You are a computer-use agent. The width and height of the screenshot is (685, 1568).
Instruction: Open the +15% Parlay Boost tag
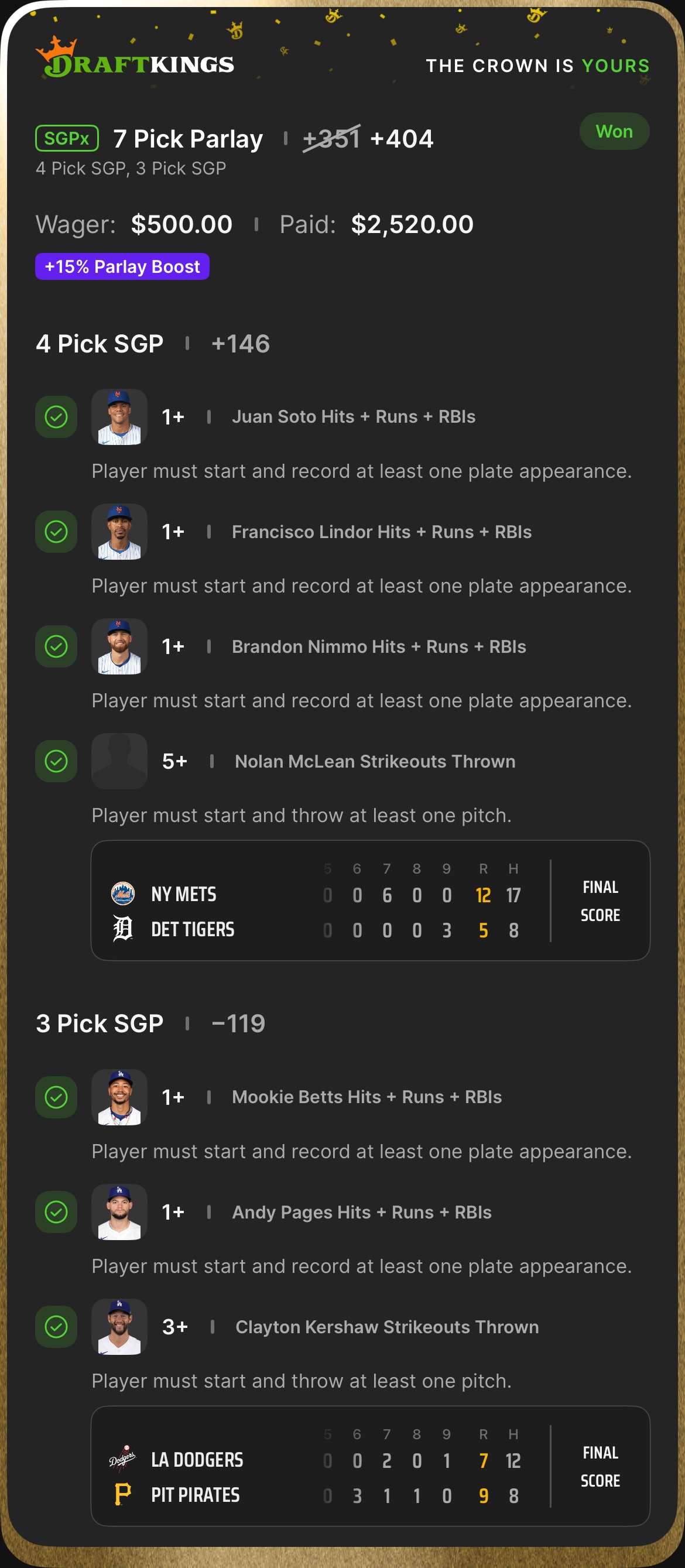click(122, 266)
